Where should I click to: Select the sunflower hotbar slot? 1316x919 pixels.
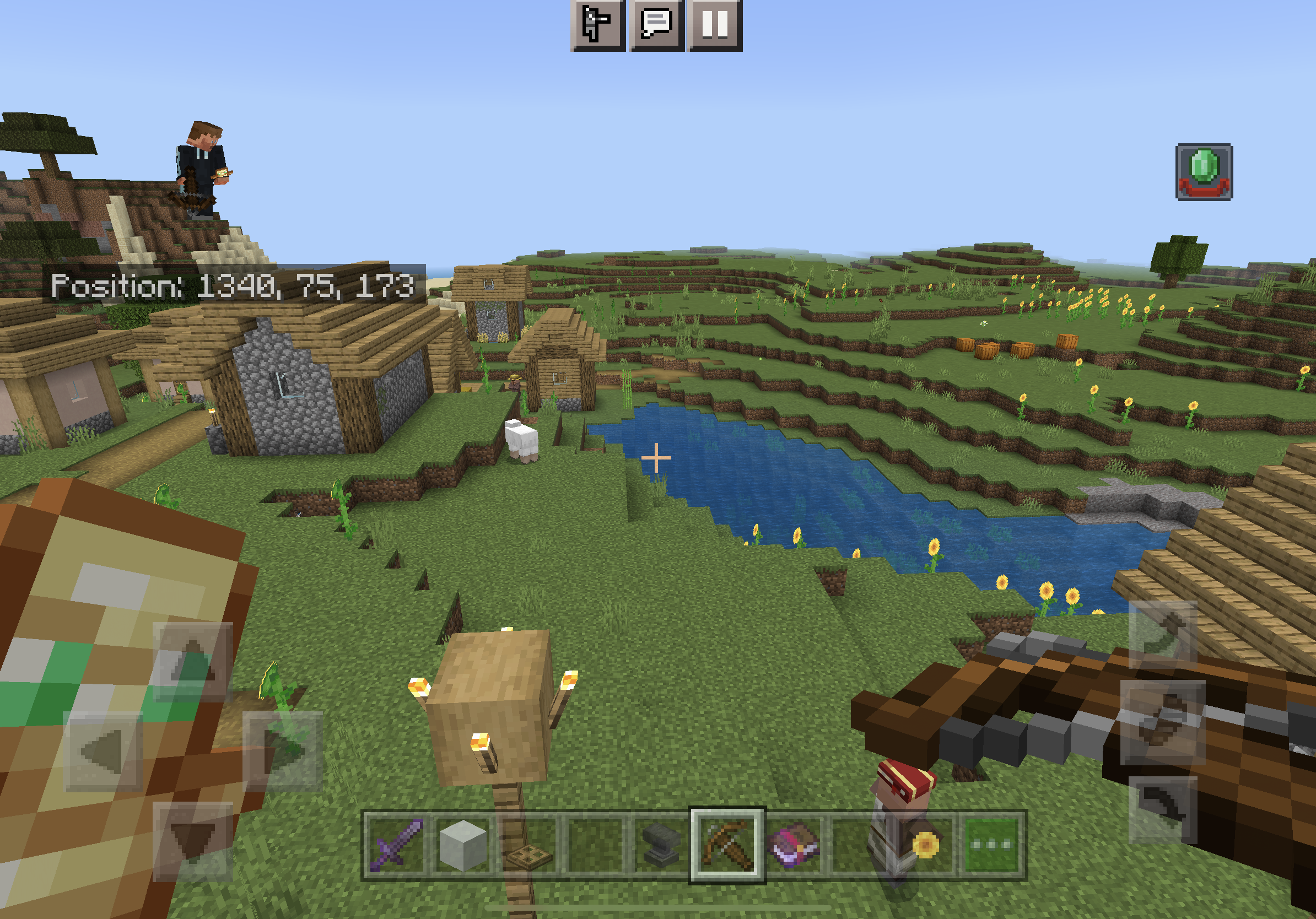point(925,845)
